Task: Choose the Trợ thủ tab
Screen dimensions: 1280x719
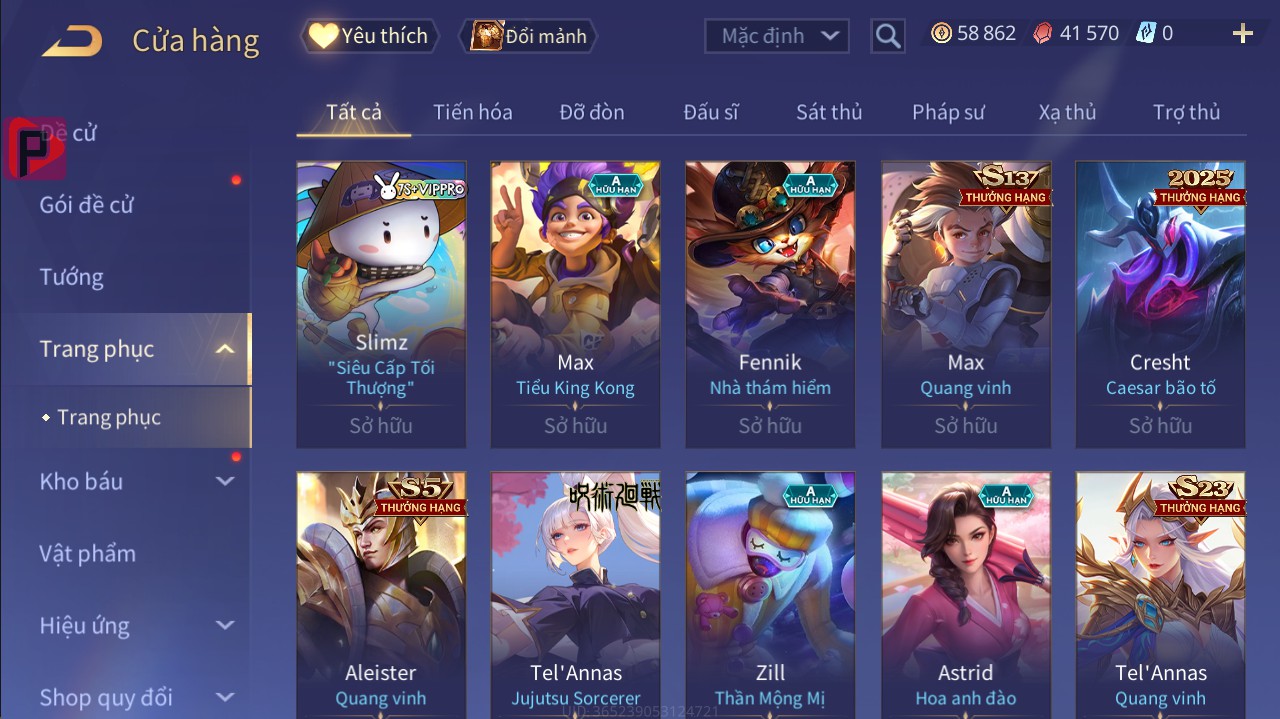Action: click(x=1186, y=112)
